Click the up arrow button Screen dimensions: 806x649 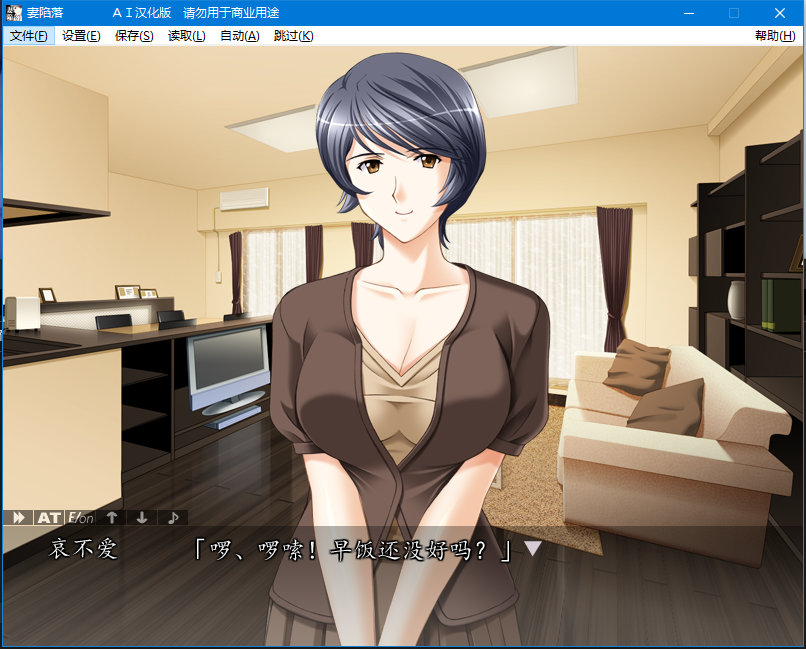pyautogui.click(x=112, y=517)
